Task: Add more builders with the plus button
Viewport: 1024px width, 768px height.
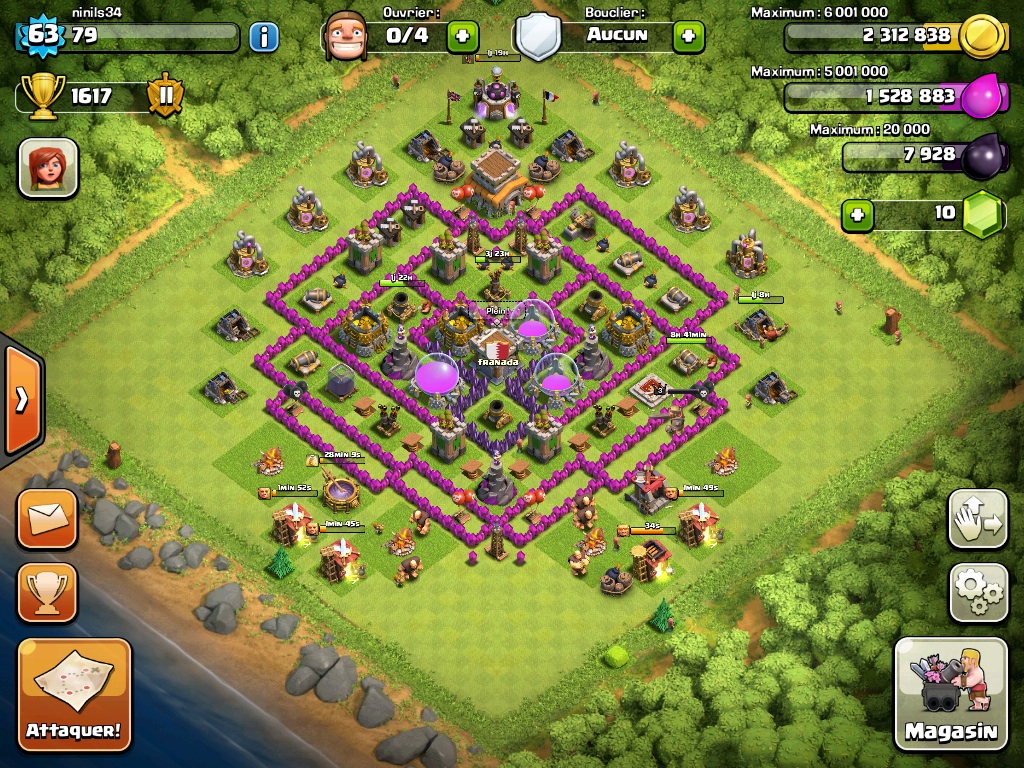Action: coord(462,37)
